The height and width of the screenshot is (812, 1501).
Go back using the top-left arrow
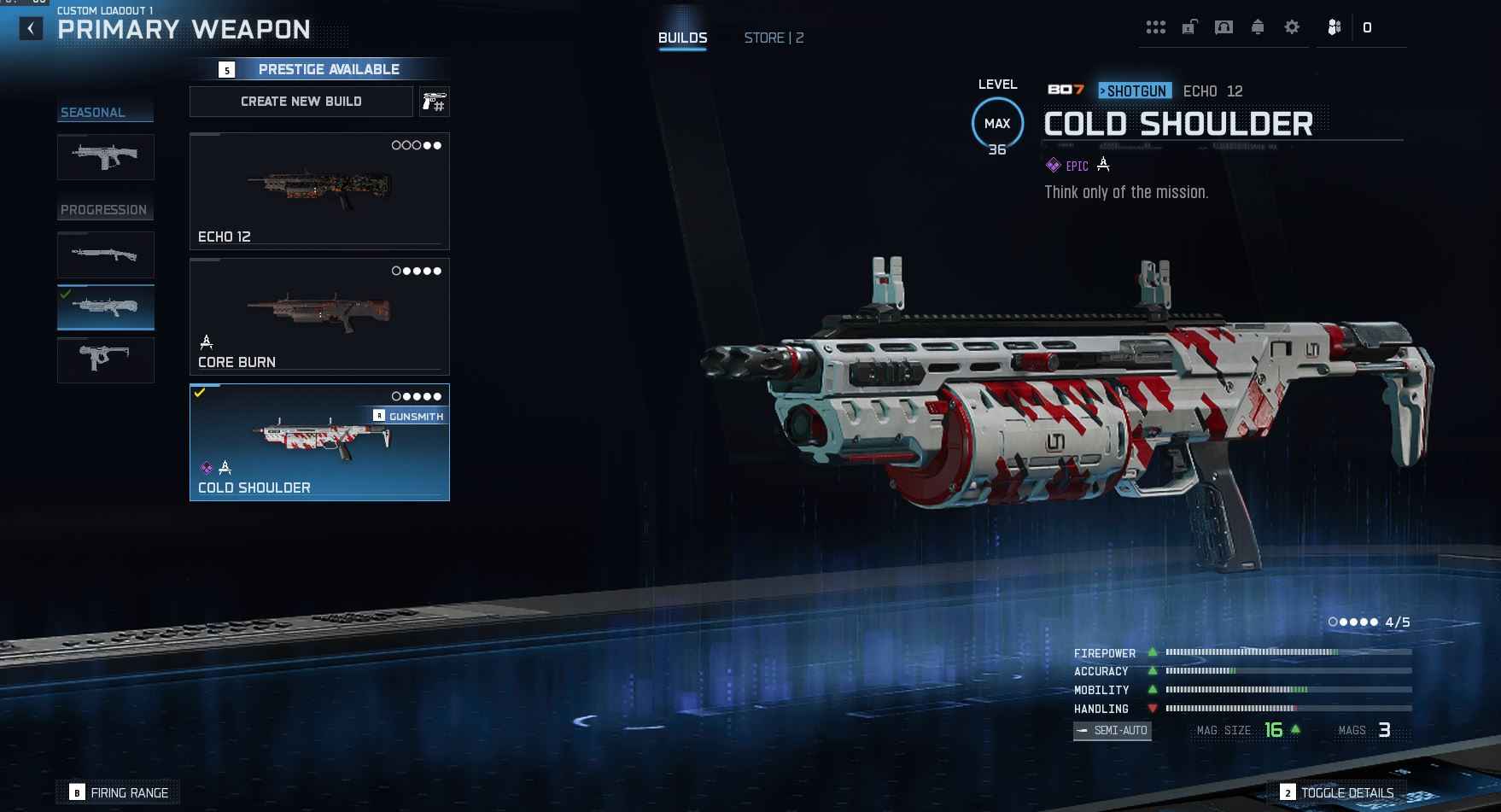pos(31,29)
